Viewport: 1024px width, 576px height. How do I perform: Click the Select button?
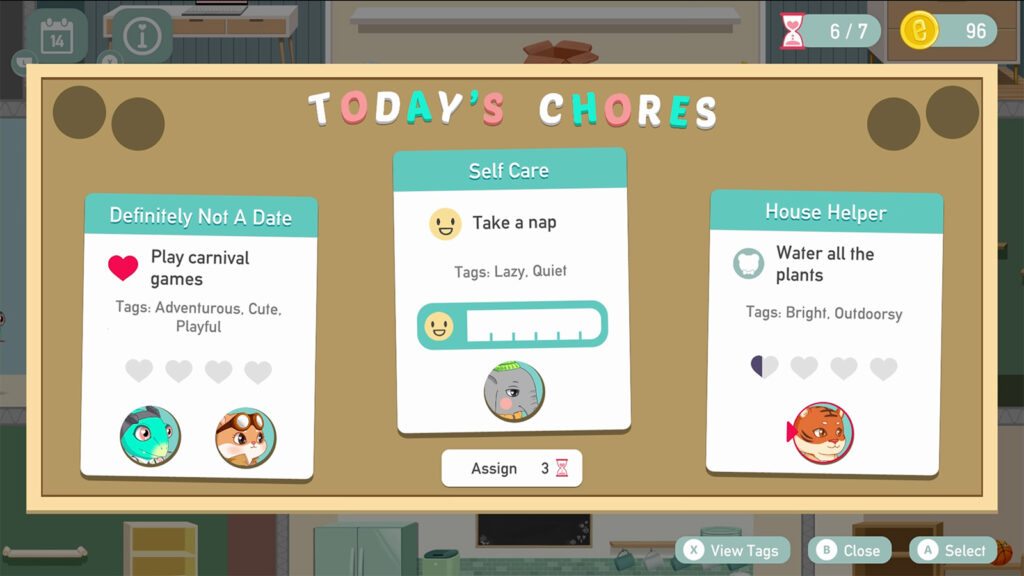click(953, 550)
